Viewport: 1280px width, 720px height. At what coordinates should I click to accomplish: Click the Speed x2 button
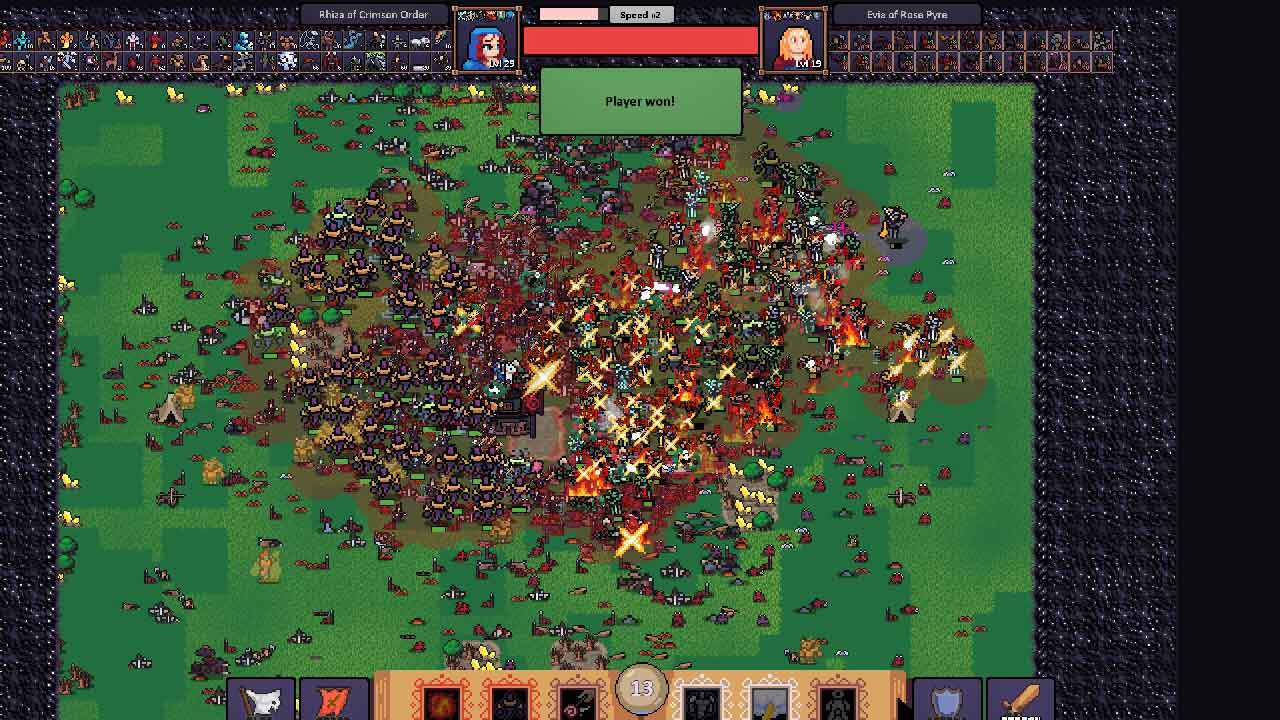pyautogui.click(x=640, y=15)
